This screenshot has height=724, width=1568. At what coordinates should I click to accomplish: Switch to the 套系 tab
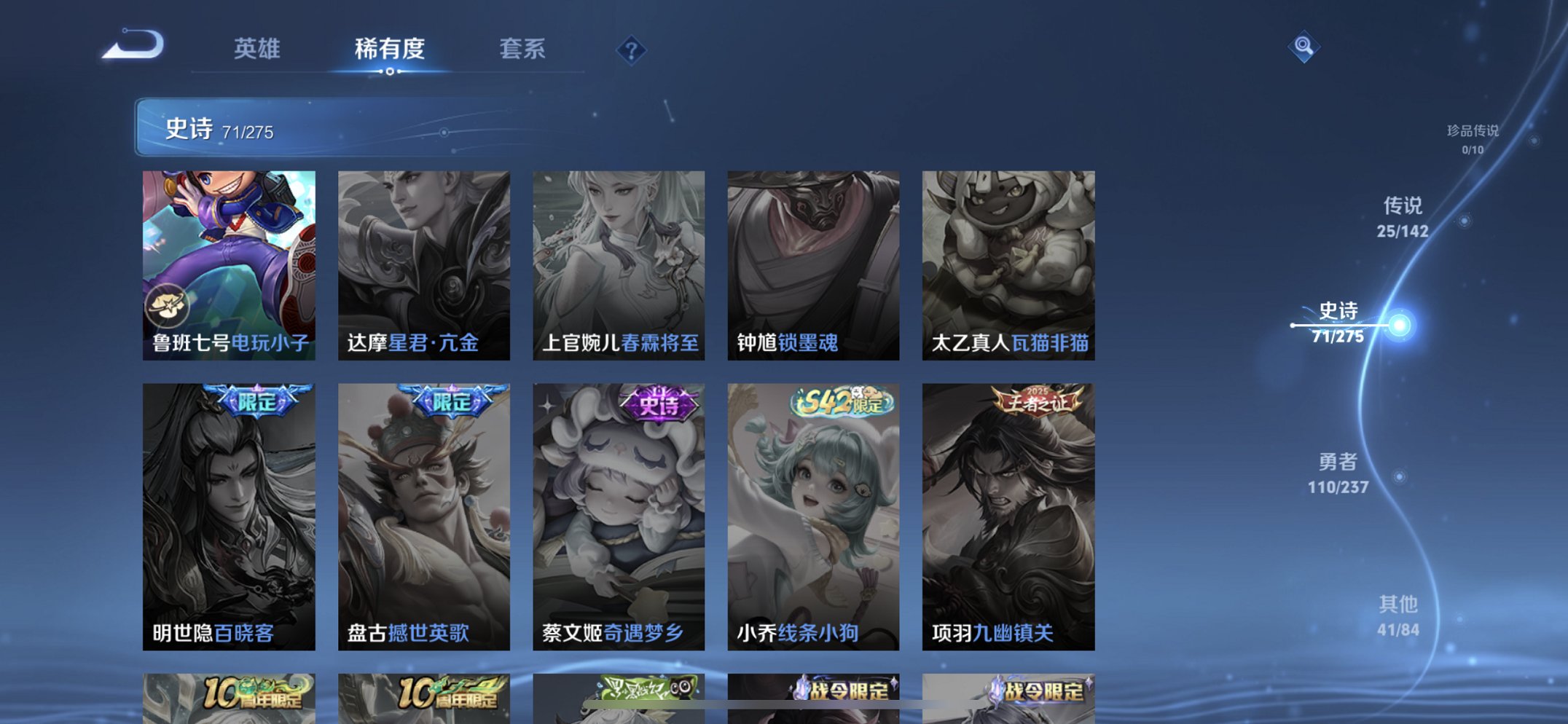[523, 49]
